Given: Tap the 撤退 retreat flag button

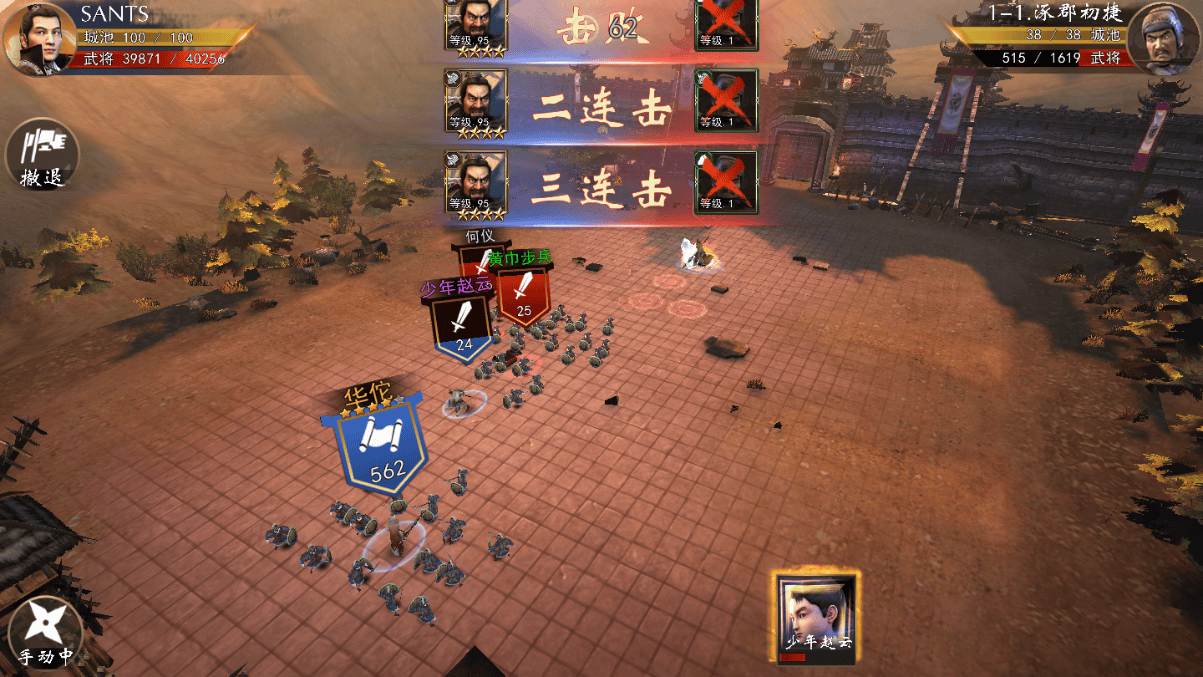Looking at the screenshot, I should (x=42, y=155).
